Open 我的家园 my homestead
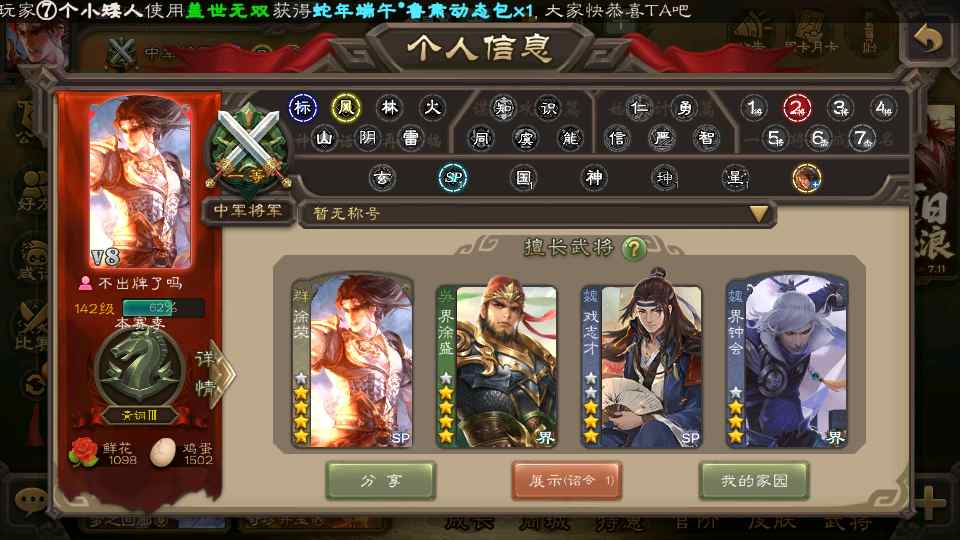Image resolution: width=960 pixels, height=540 pixels. point(754,481)
